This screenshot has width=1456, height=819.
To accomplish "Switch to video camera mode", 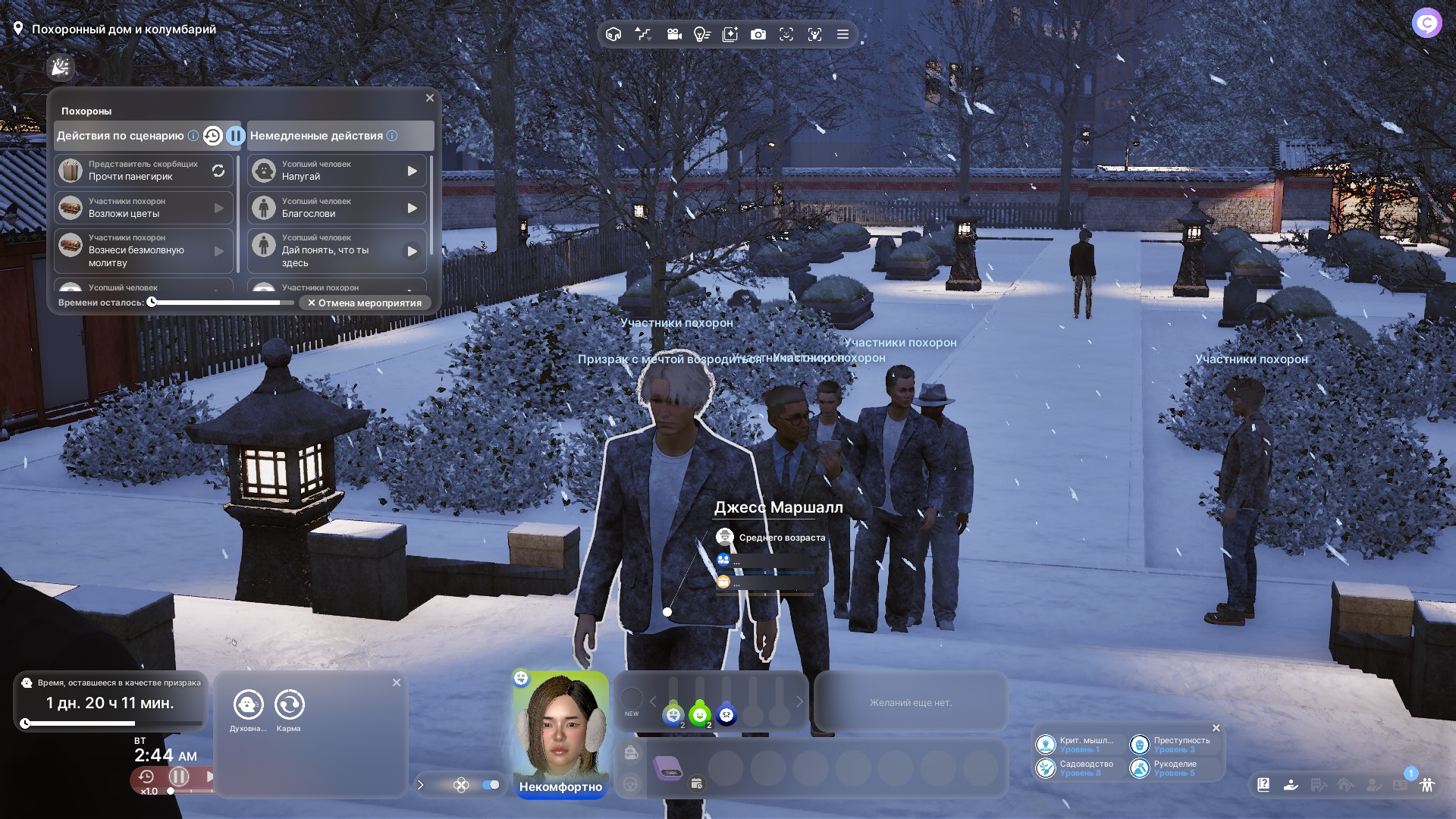I will (673, 34).
